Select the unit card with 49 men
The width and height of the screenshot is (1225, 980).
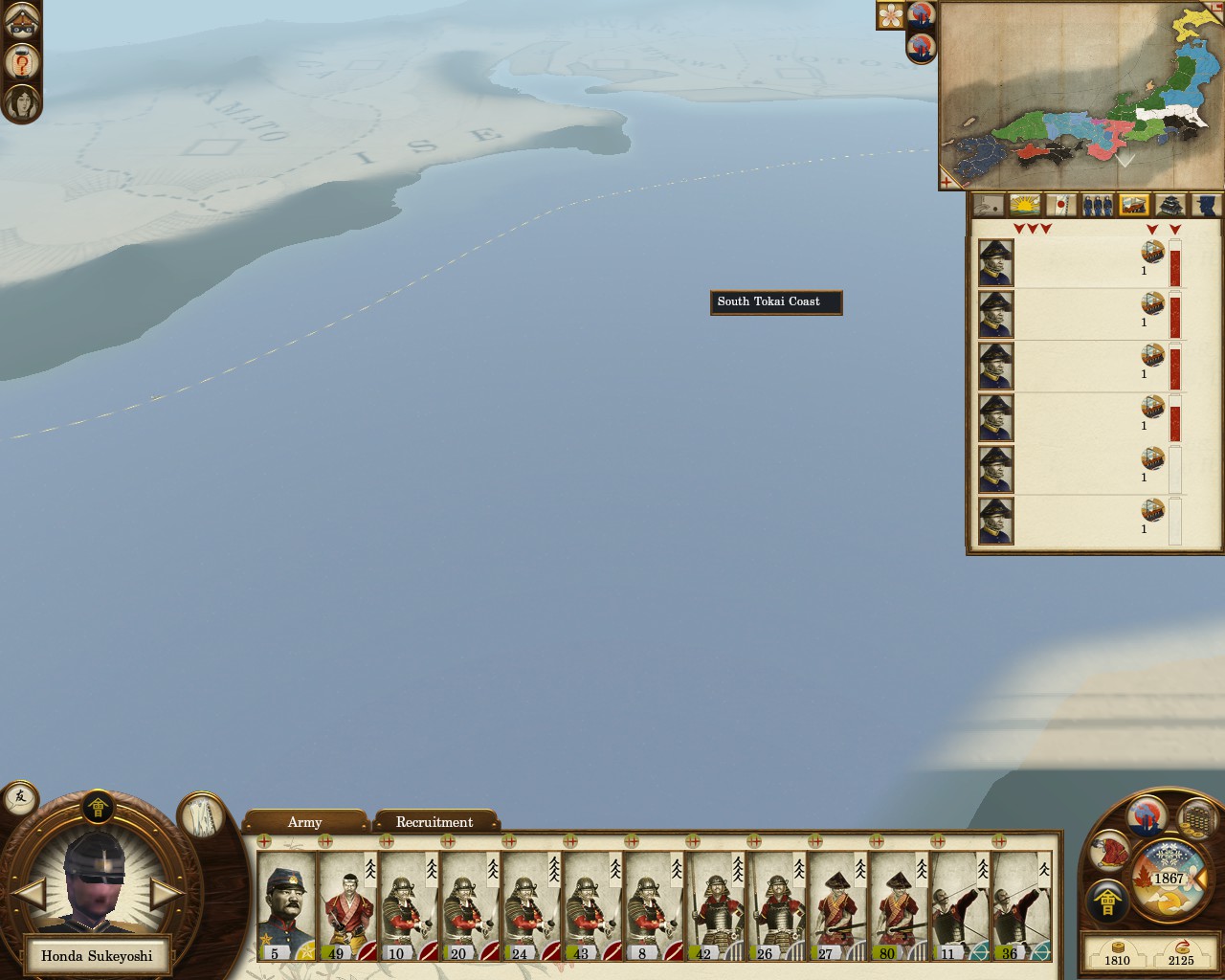coord(346,905)
